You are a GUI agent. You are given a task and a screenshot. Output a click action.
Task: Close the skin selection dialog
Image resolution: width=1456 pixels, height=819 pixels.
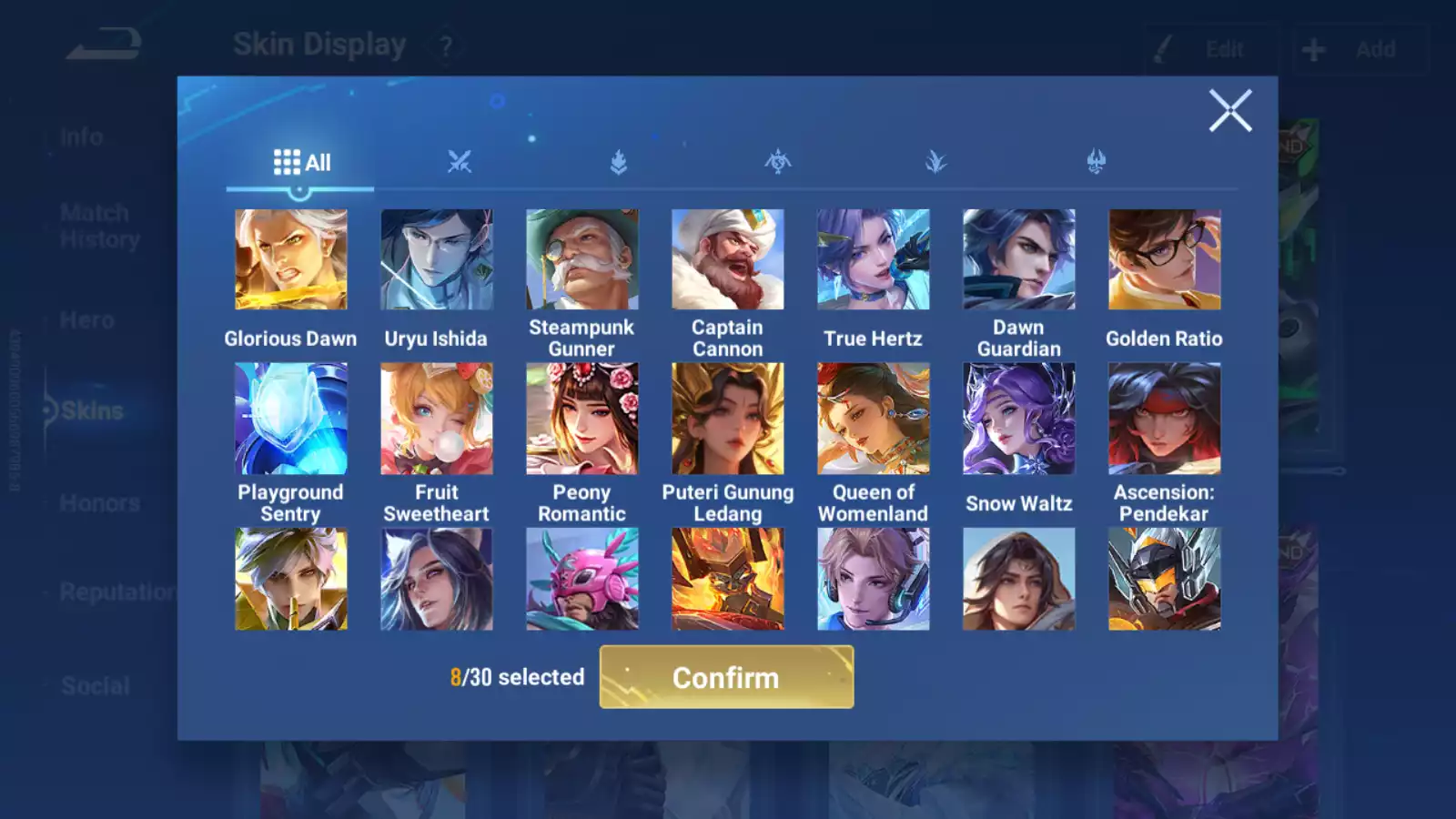pyautogui.click(x=1230, y=110)
